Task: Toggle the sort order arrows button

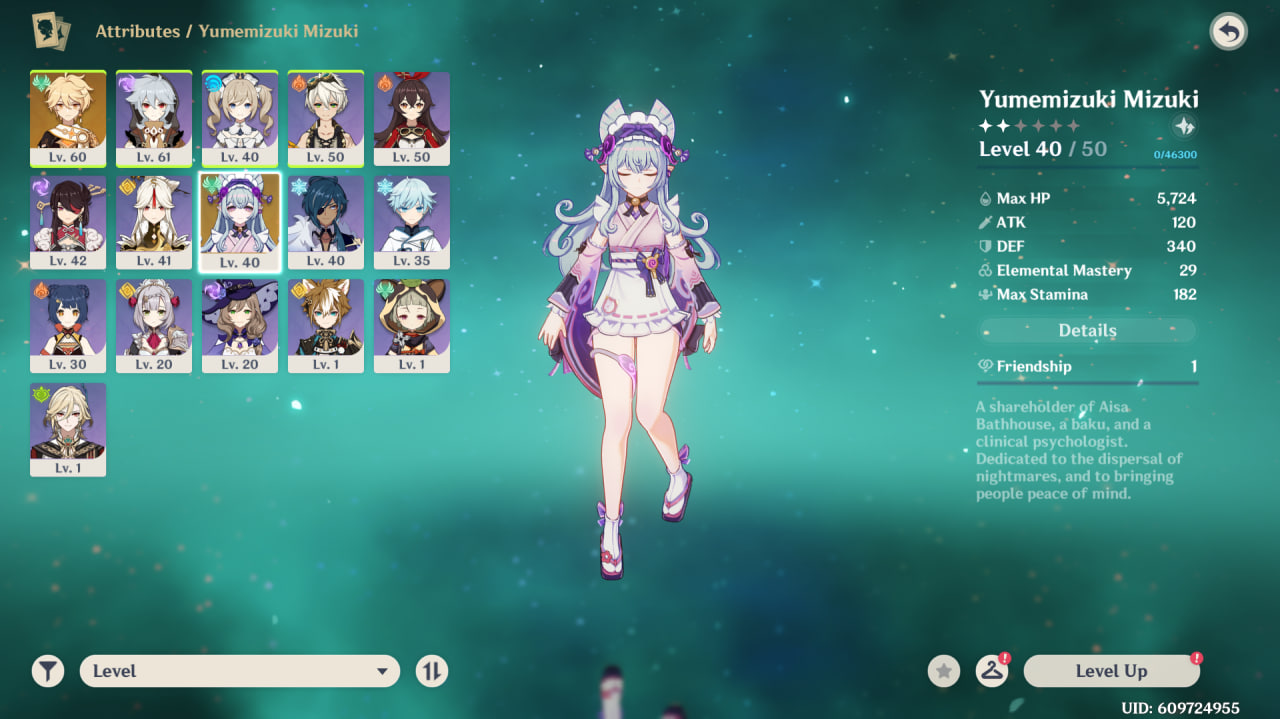Action: pyautogui.click(x=431, y=671)
